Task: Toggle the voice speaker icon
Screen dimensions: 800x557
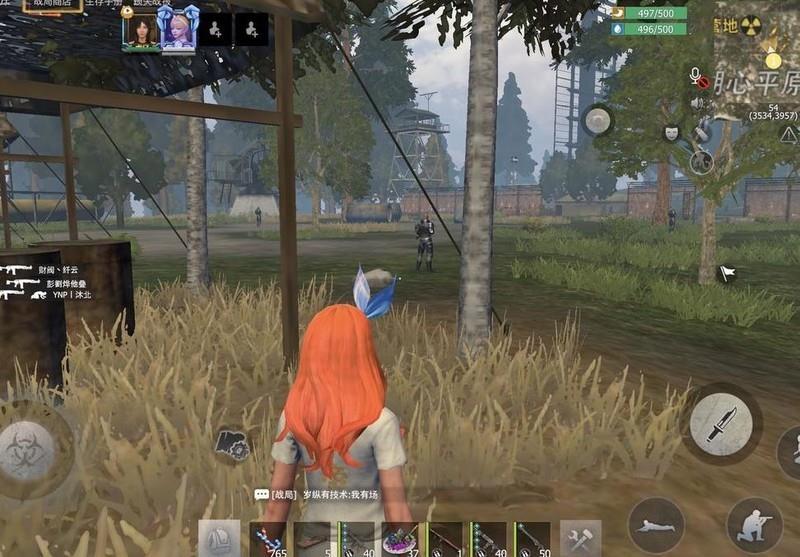Action: 697,102
